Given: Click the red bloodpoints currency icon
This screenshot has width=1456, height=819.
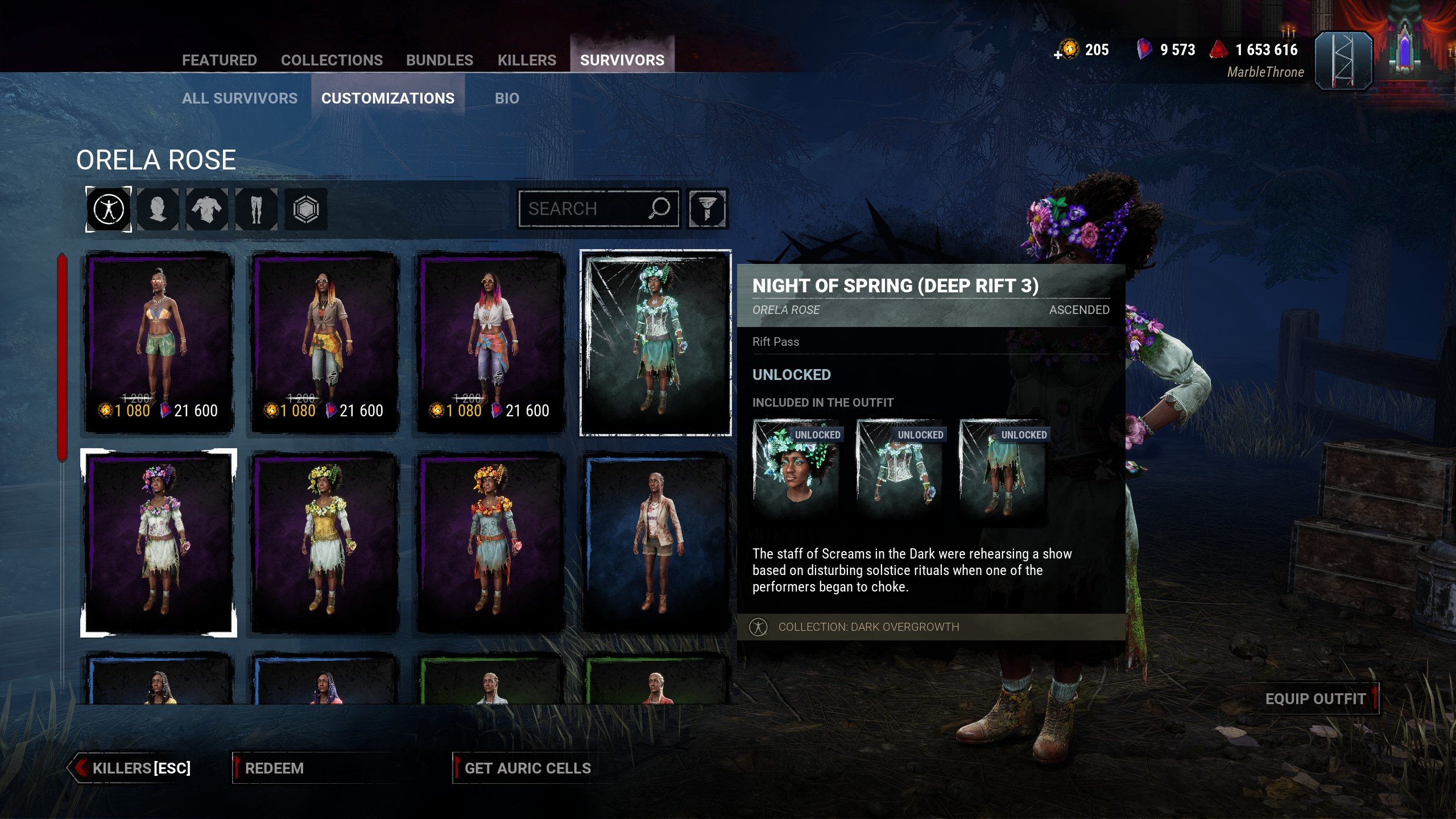Looking at the screenshot, I should pos(1219,50).
